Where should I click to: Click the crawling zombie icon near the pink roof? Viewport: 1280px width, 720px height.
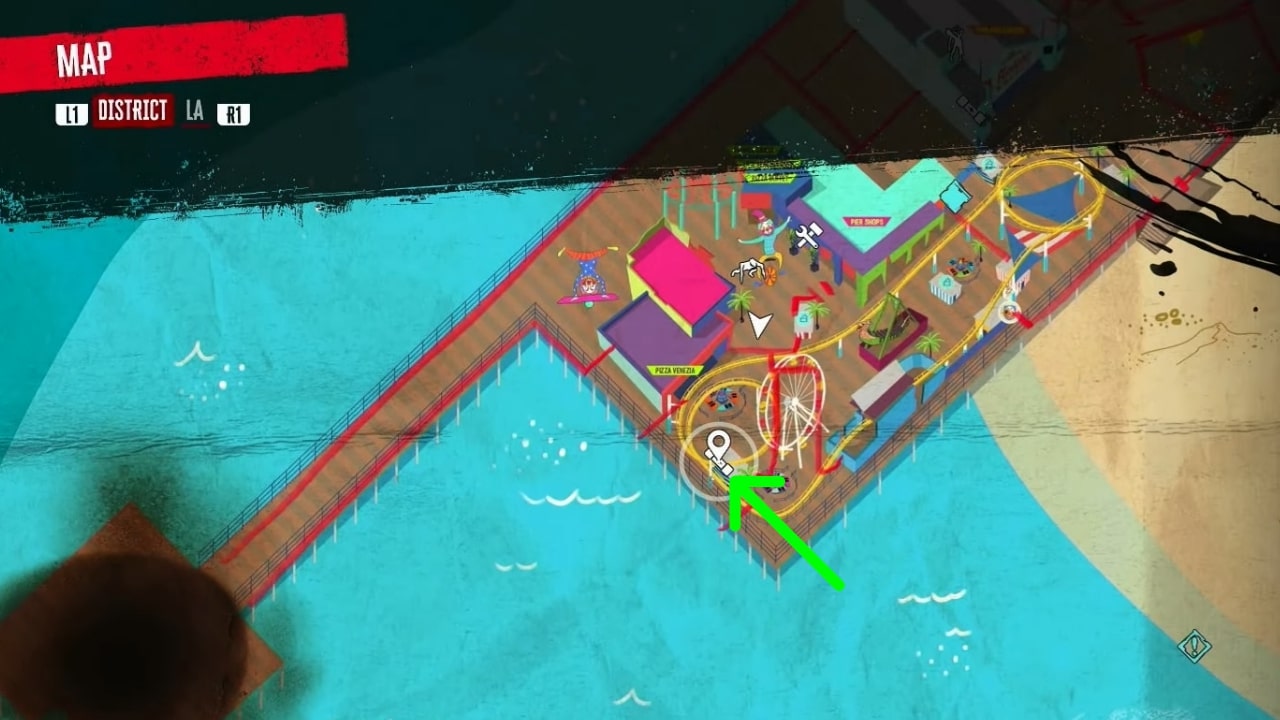pos(749,269)
